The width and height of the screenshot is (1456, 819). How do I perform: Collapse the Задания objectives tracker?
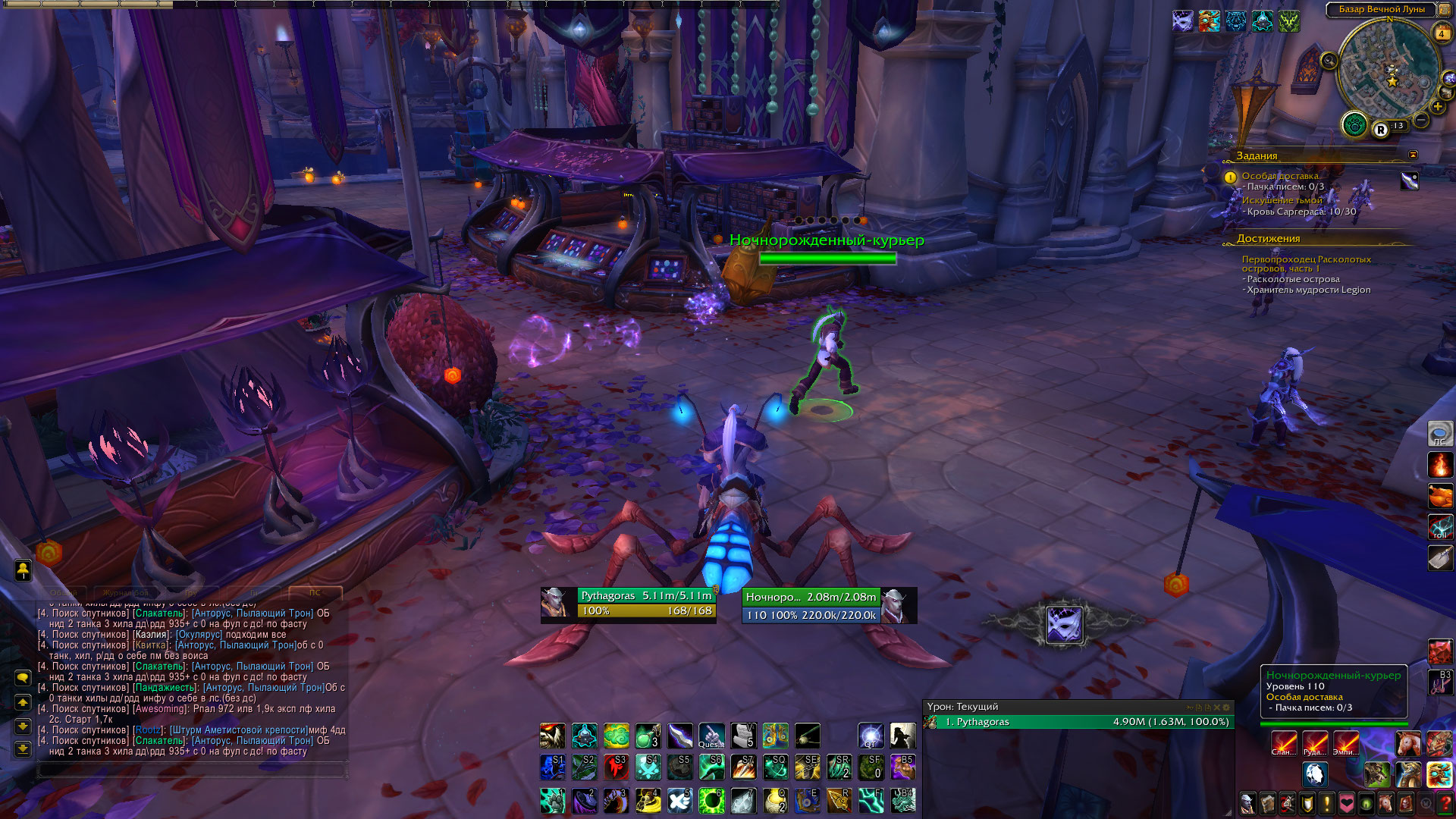[x=1413, y=155]
